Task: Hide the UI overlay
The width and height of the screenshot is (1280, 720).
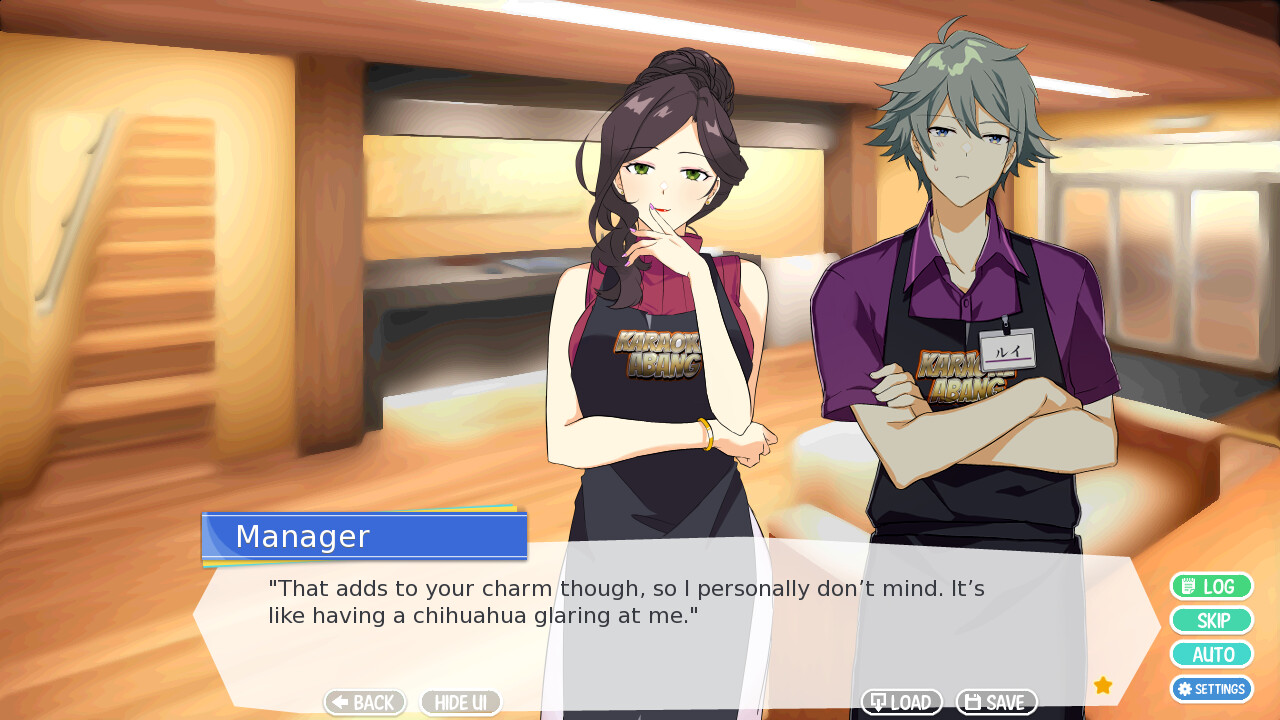Action: coord(460,703)
